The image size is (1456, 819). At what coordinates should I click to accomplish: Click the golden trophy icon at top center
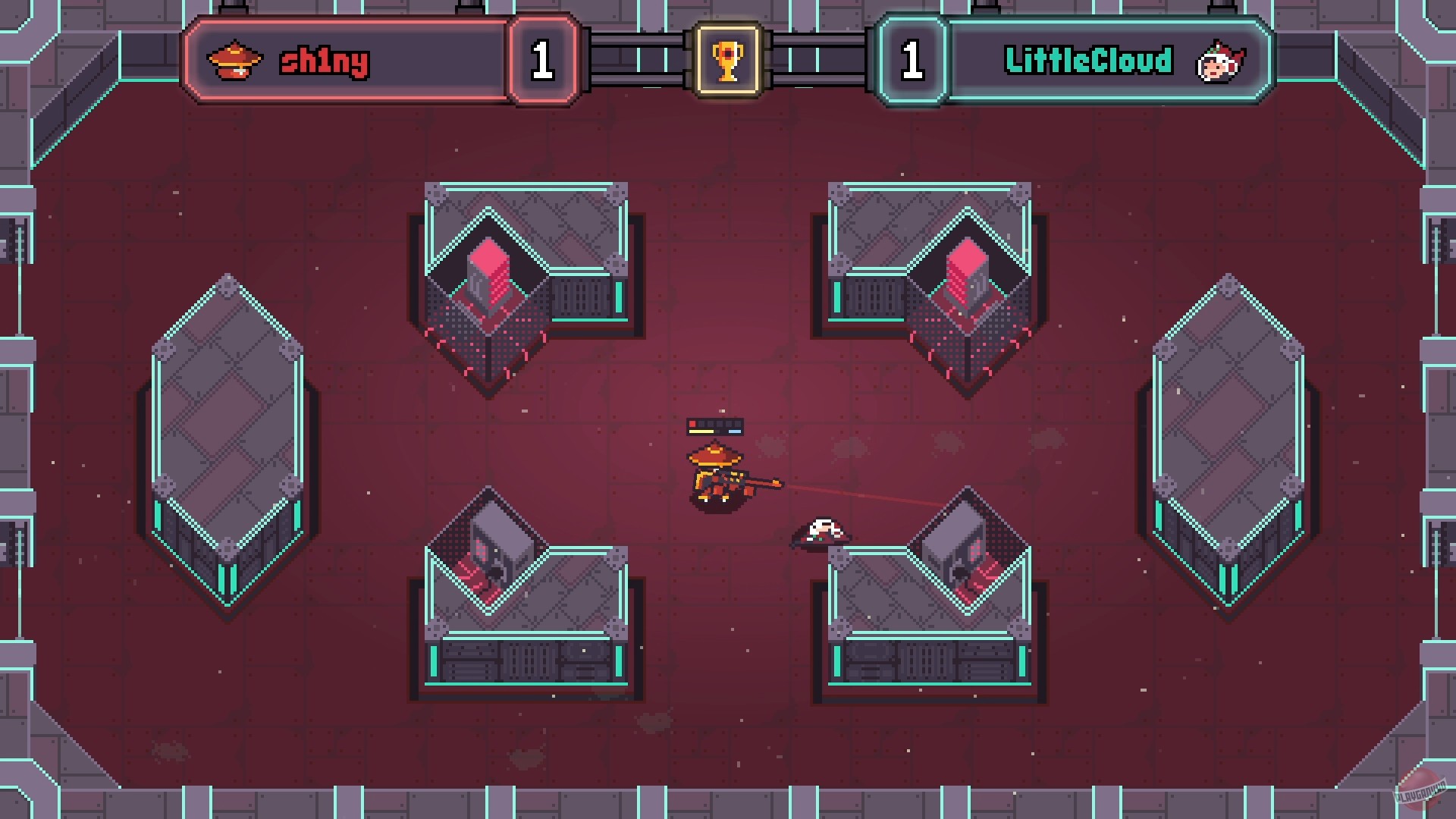[727, 61]
